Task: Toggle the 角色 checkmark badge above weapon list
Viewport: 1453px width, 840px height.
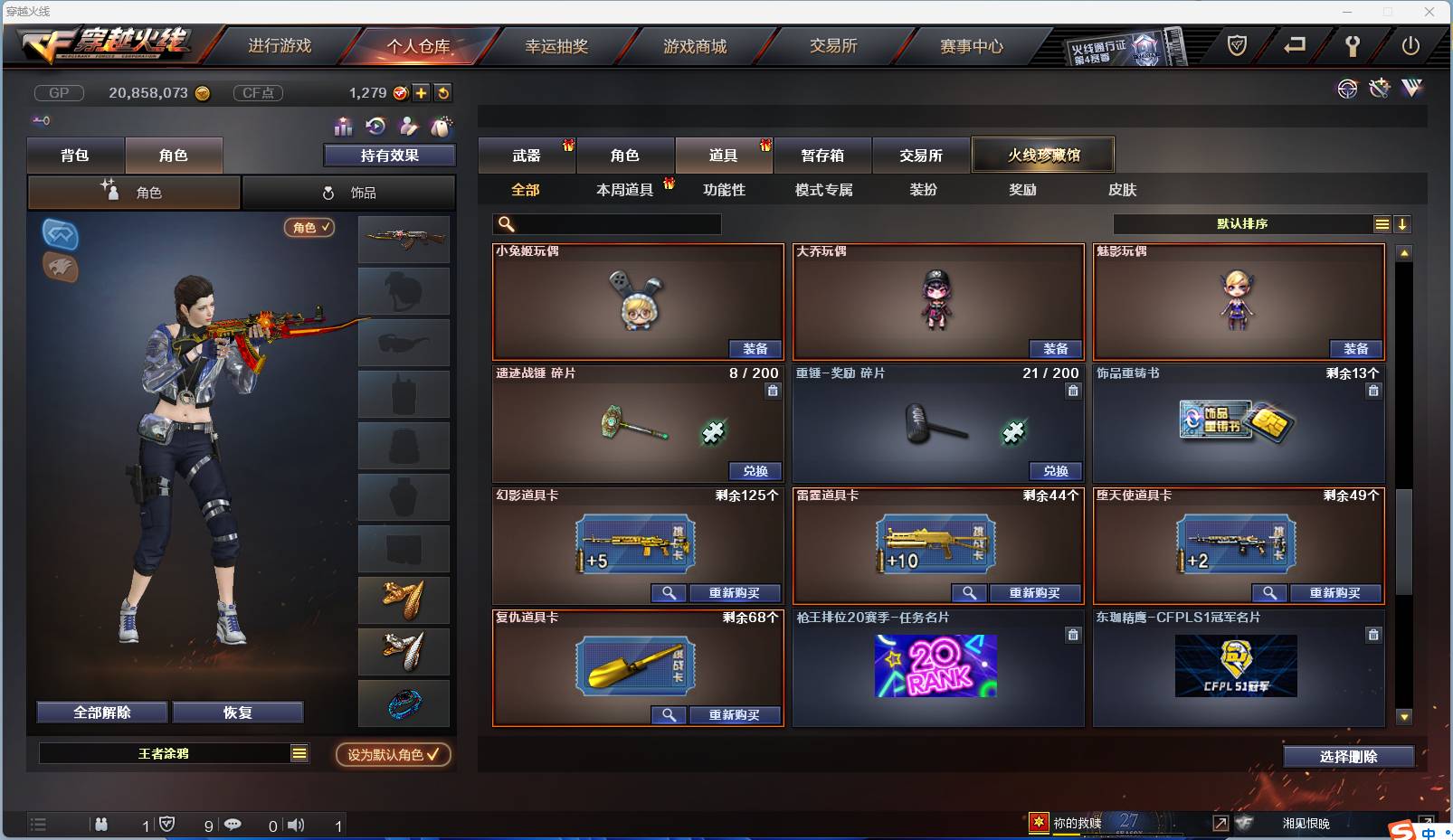Action: 310,229
